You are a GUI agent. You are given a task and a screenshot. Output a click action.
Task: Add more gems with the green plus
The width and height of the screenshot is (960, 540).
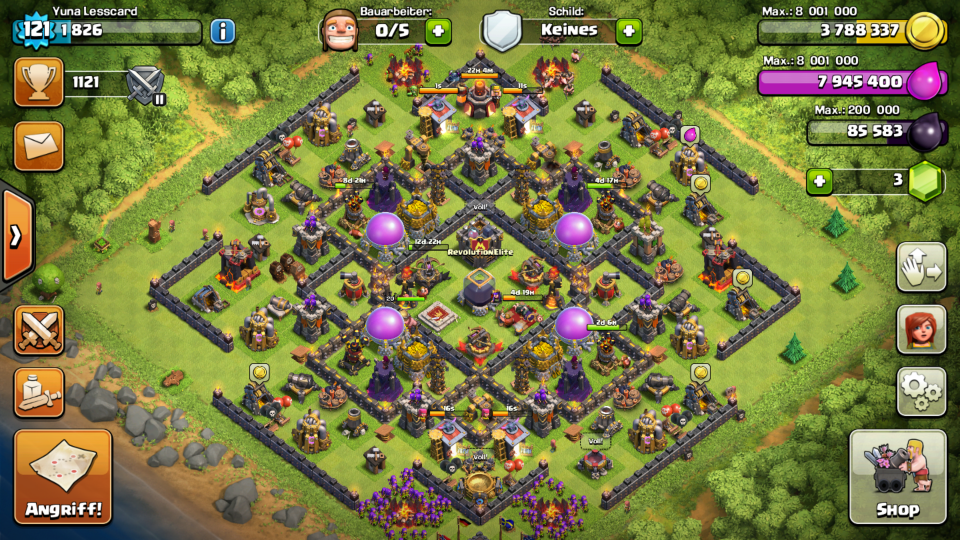[x=819, y=181]
